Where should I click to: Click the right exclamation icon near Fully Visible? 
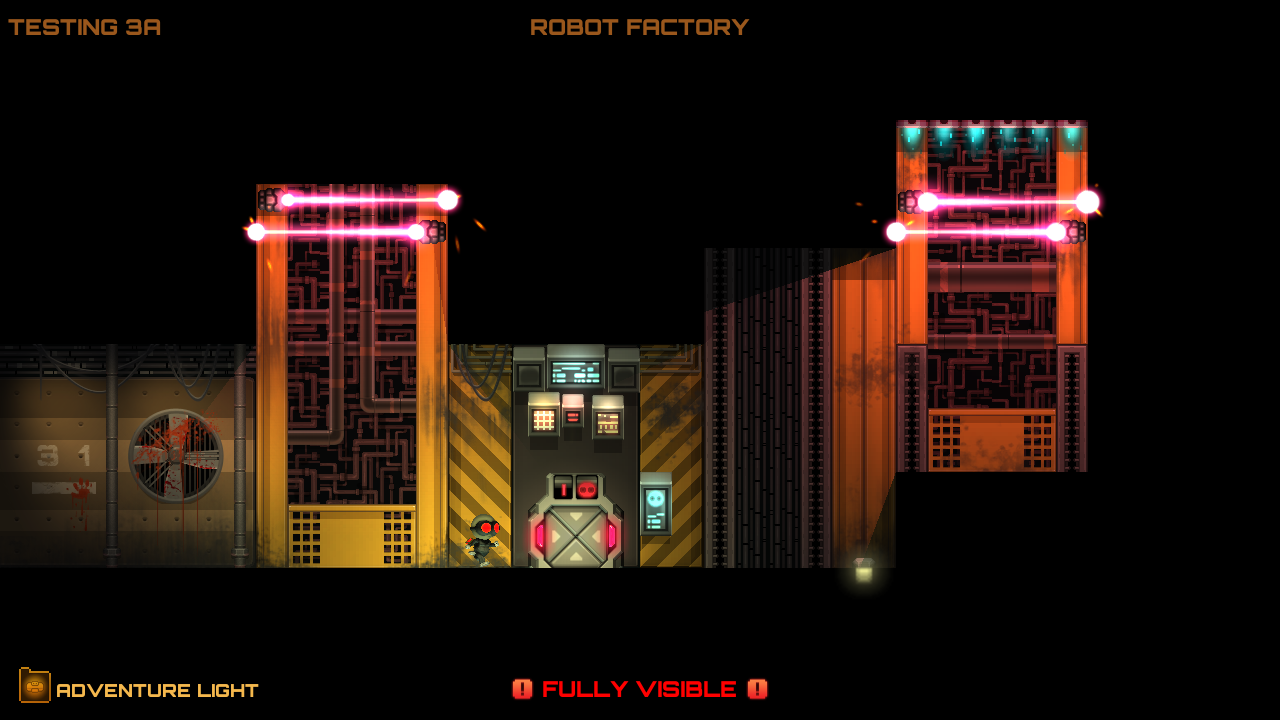point(757,689)
